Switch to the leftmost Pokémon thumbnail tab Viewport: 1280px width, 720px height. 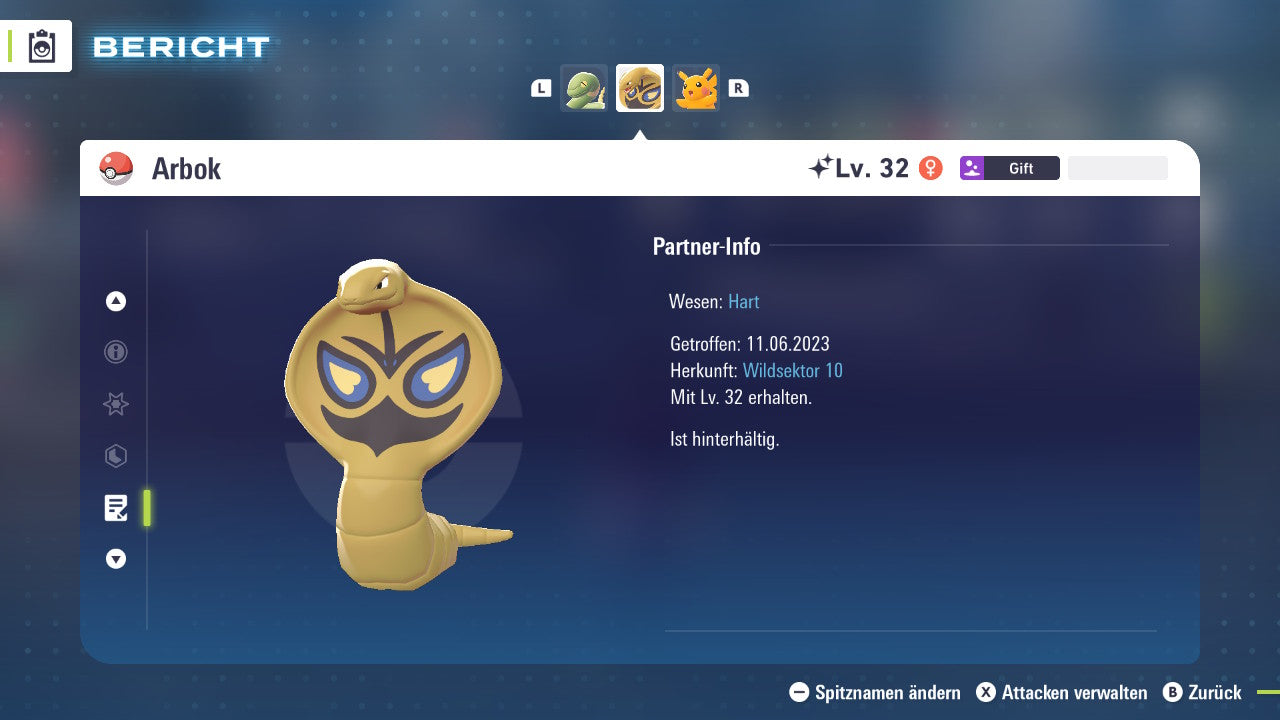[584, 88]
